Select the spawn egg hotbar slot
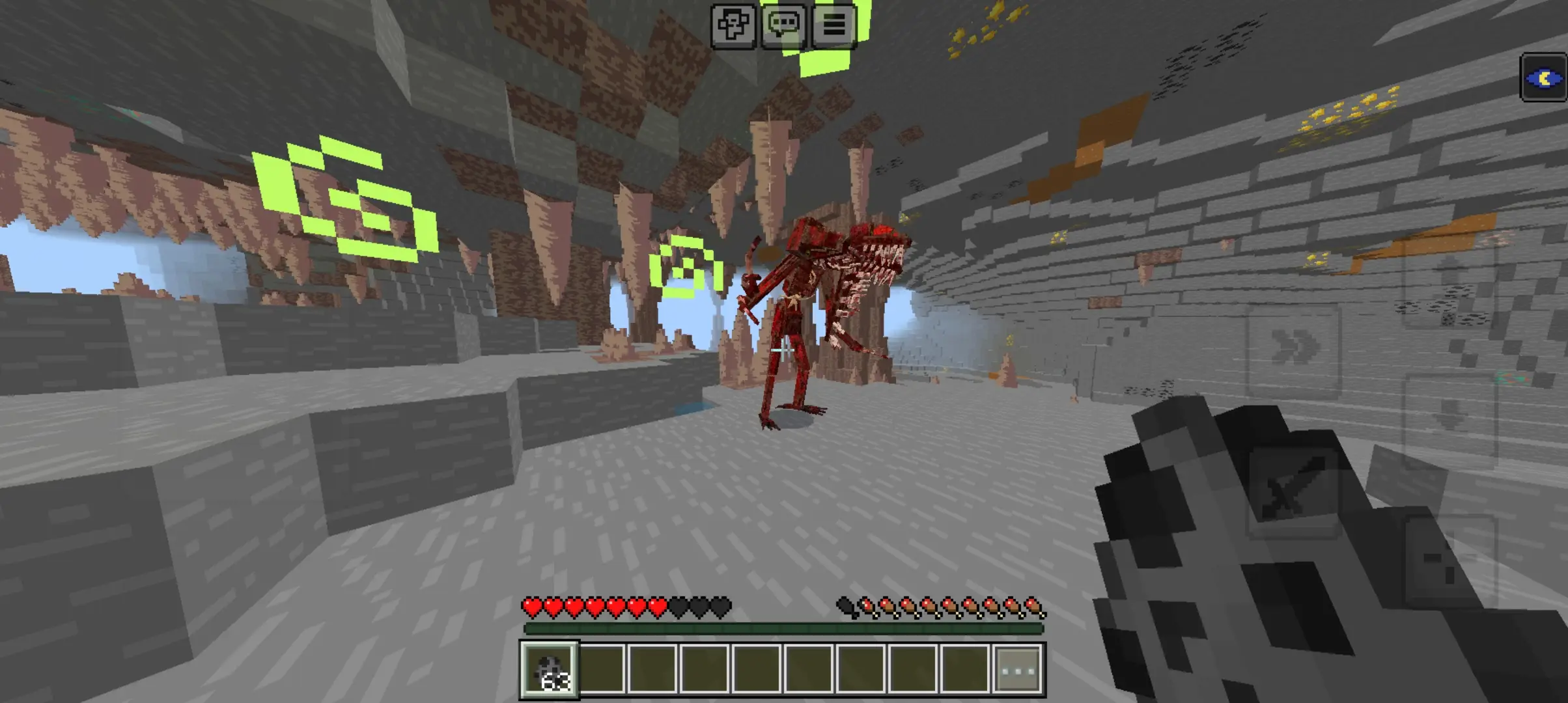This screenshot has height=703, width=1568. pos(549,670)
